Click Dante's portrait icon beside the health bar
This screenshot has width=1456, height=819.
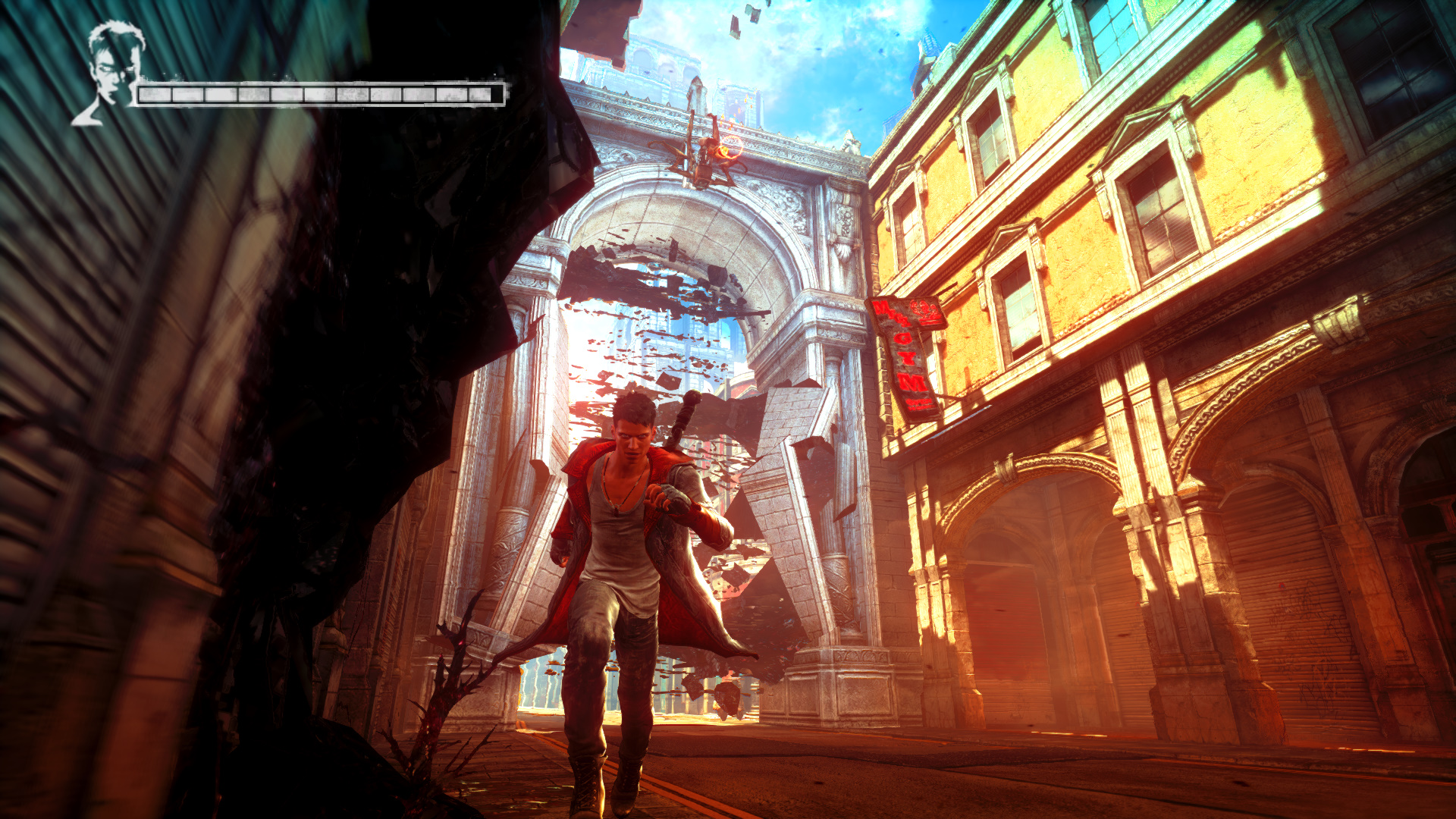point(110,73)
